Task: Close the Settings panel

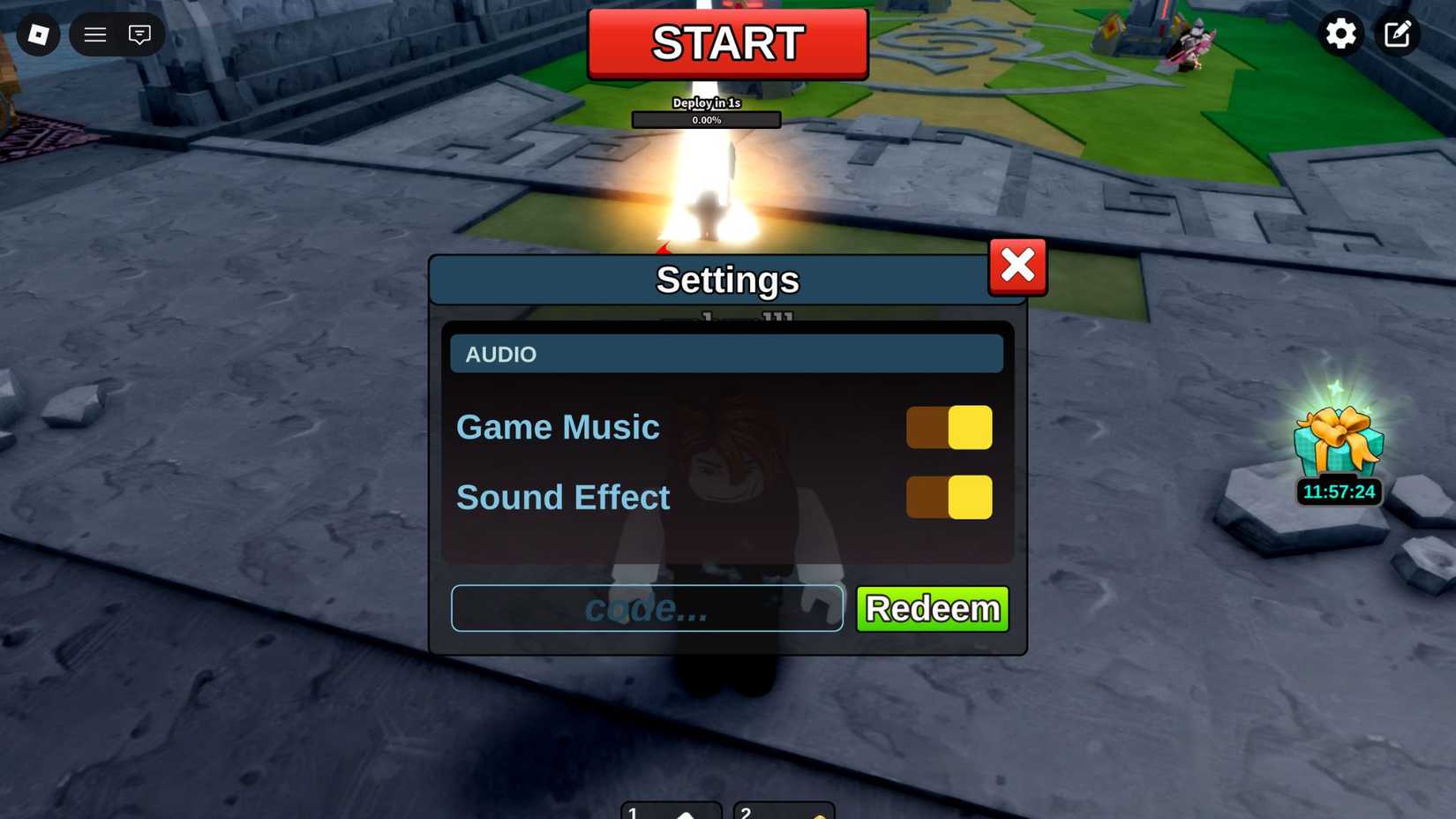Action: point(1017,265)
